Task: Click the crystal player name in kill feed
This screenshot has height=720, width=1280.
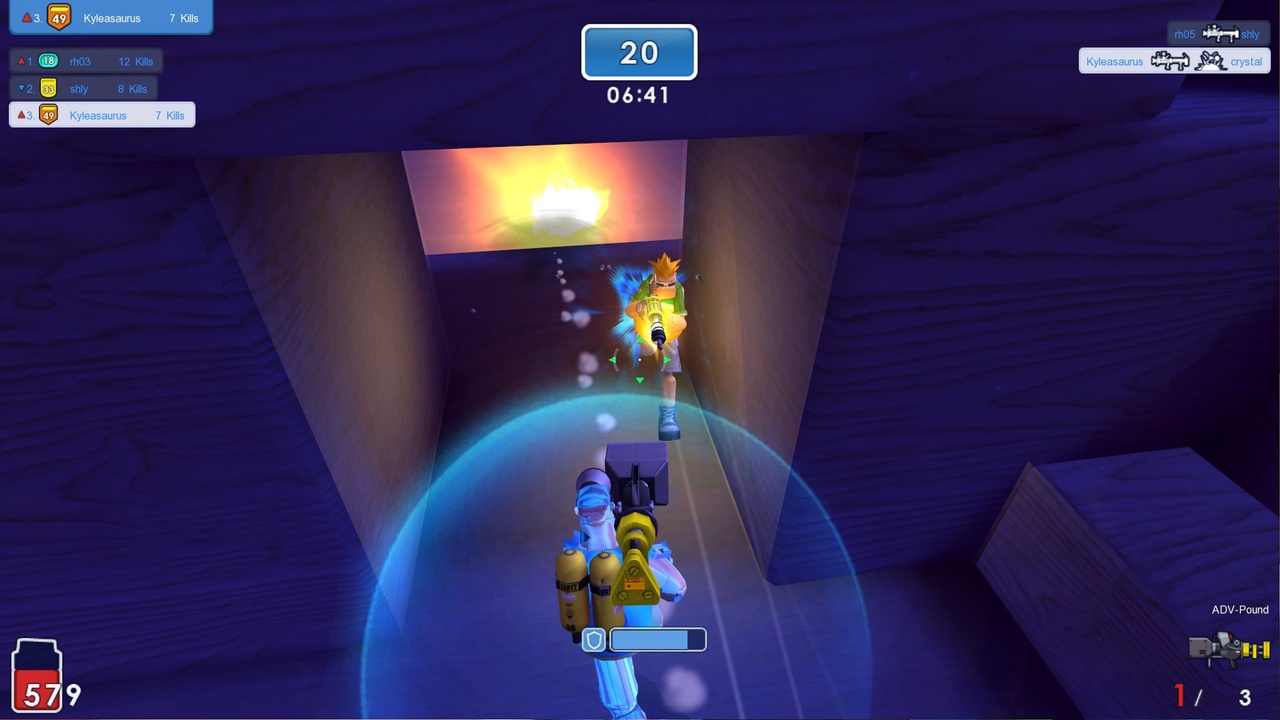Action: click(1246, 61)
